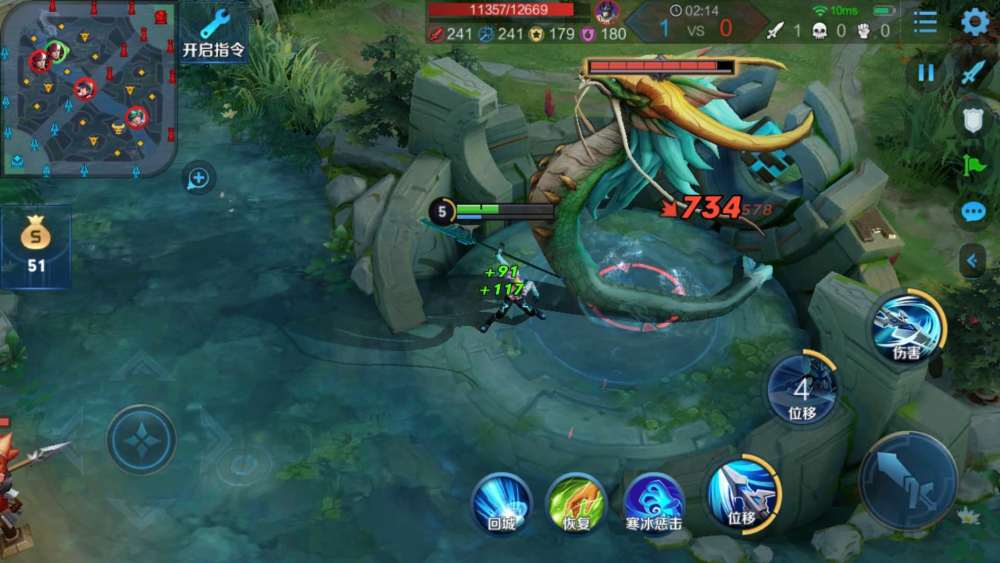Open the scoreboard list icon
The width and height of the screenshot is (1000, 563).
pos(925,22)
